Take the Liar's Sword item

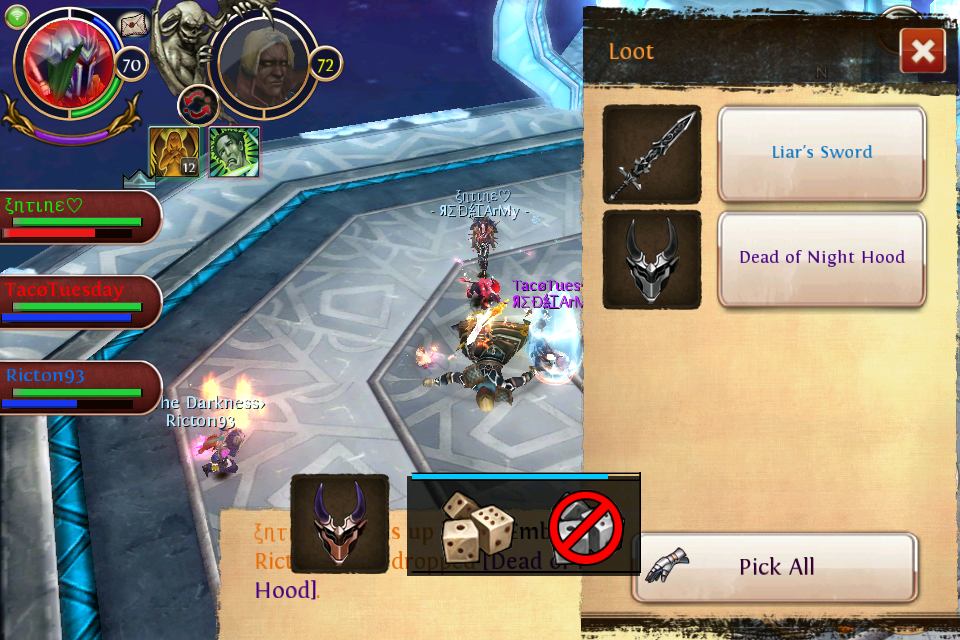(x=821, y=153)
